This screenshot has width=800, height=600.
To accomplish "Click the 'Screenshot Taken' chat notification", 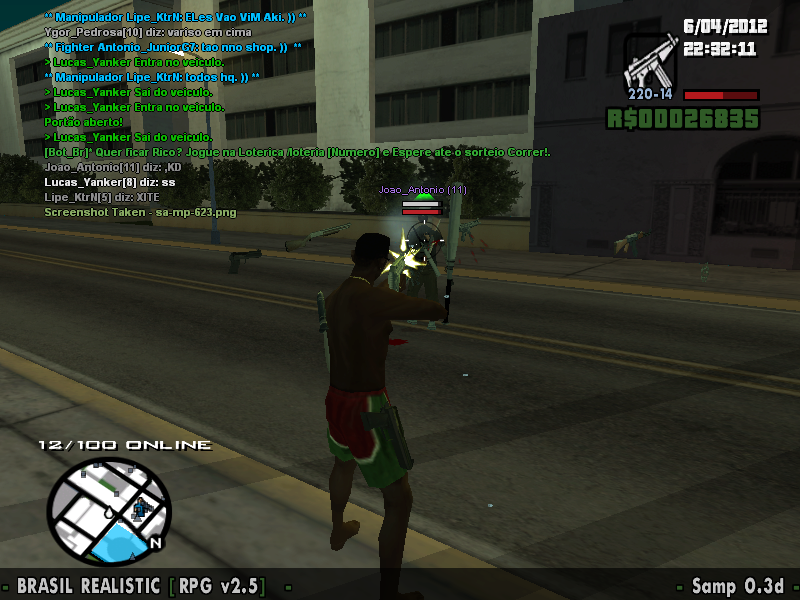I will pyautogui.click(x=140, y=213).
